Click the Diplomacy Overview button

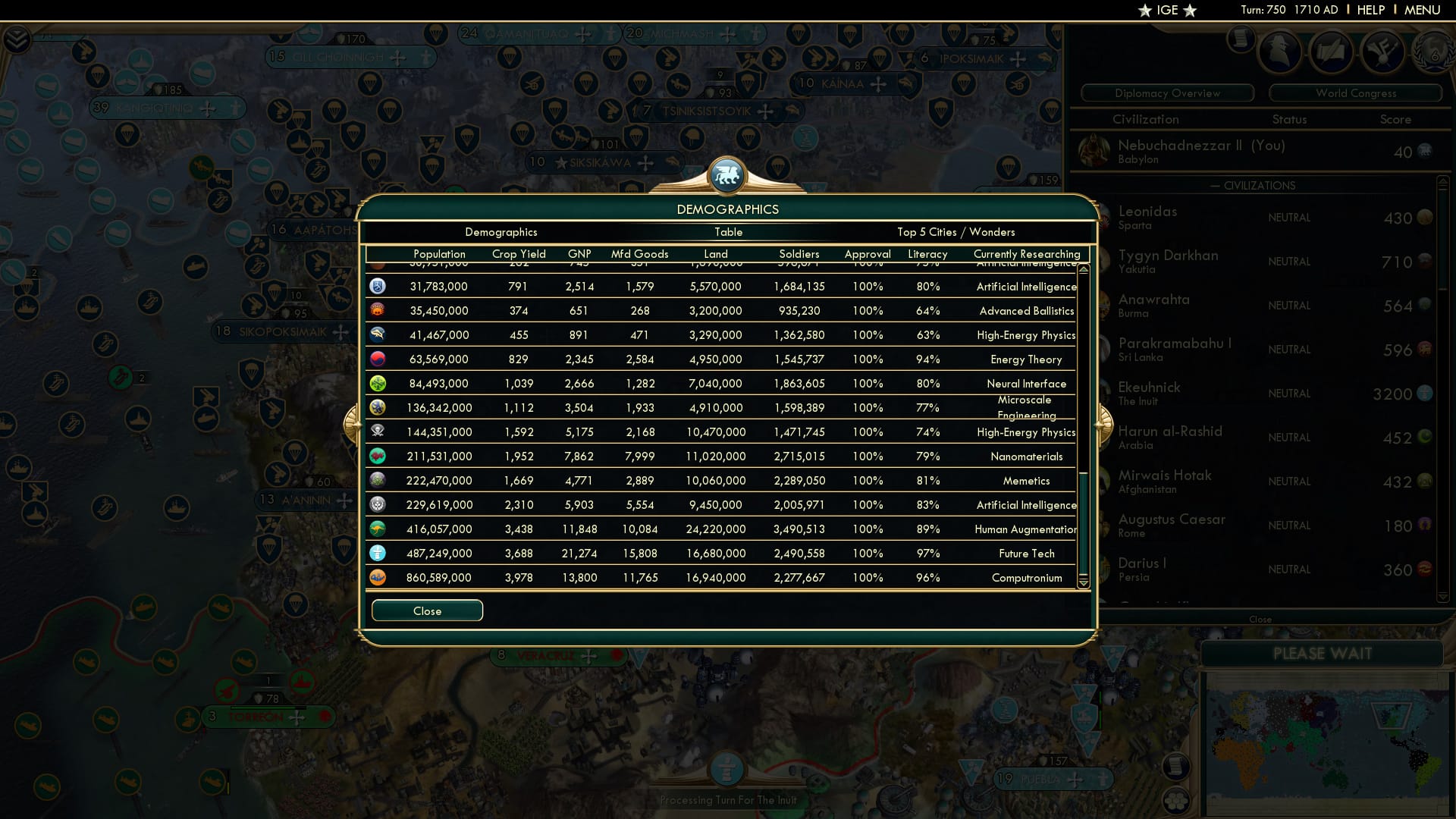tap(1167, 93)
